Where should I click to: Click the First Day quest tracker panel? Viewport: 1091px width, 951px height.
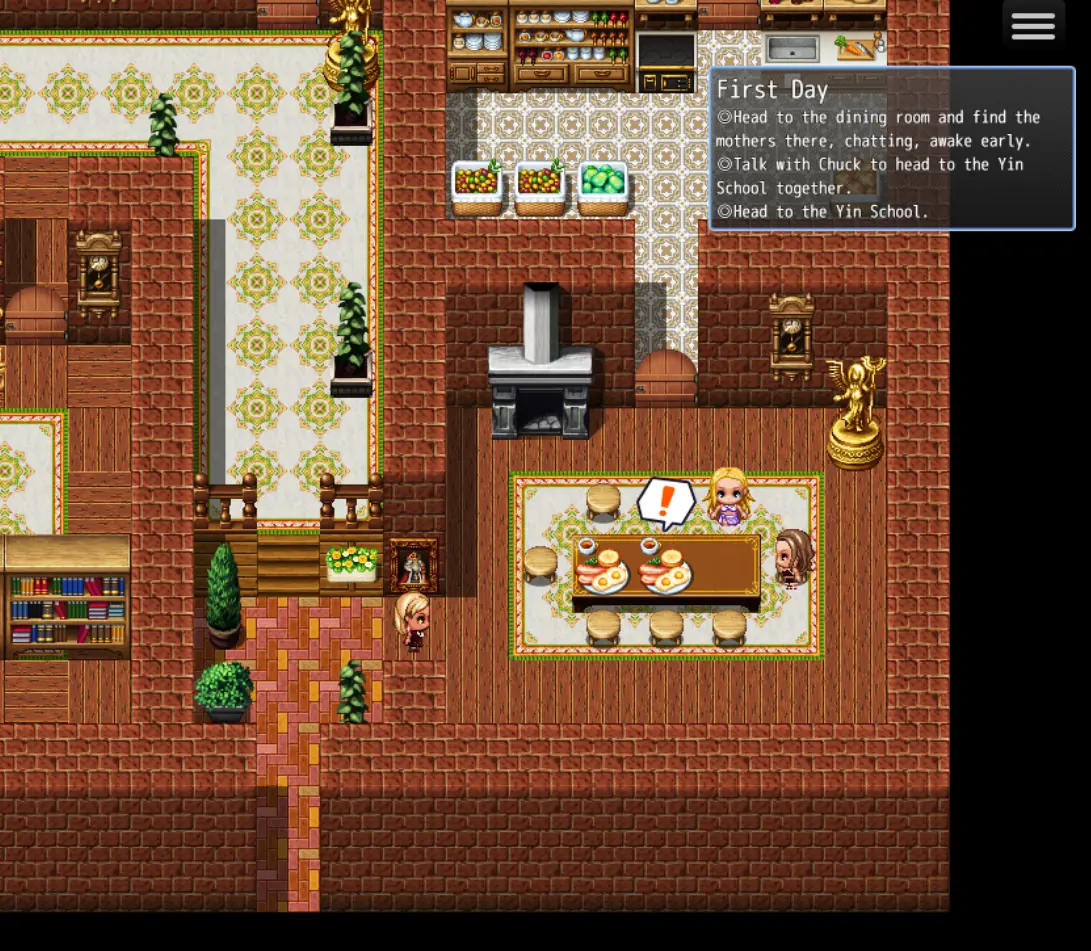tap(891, 149)
